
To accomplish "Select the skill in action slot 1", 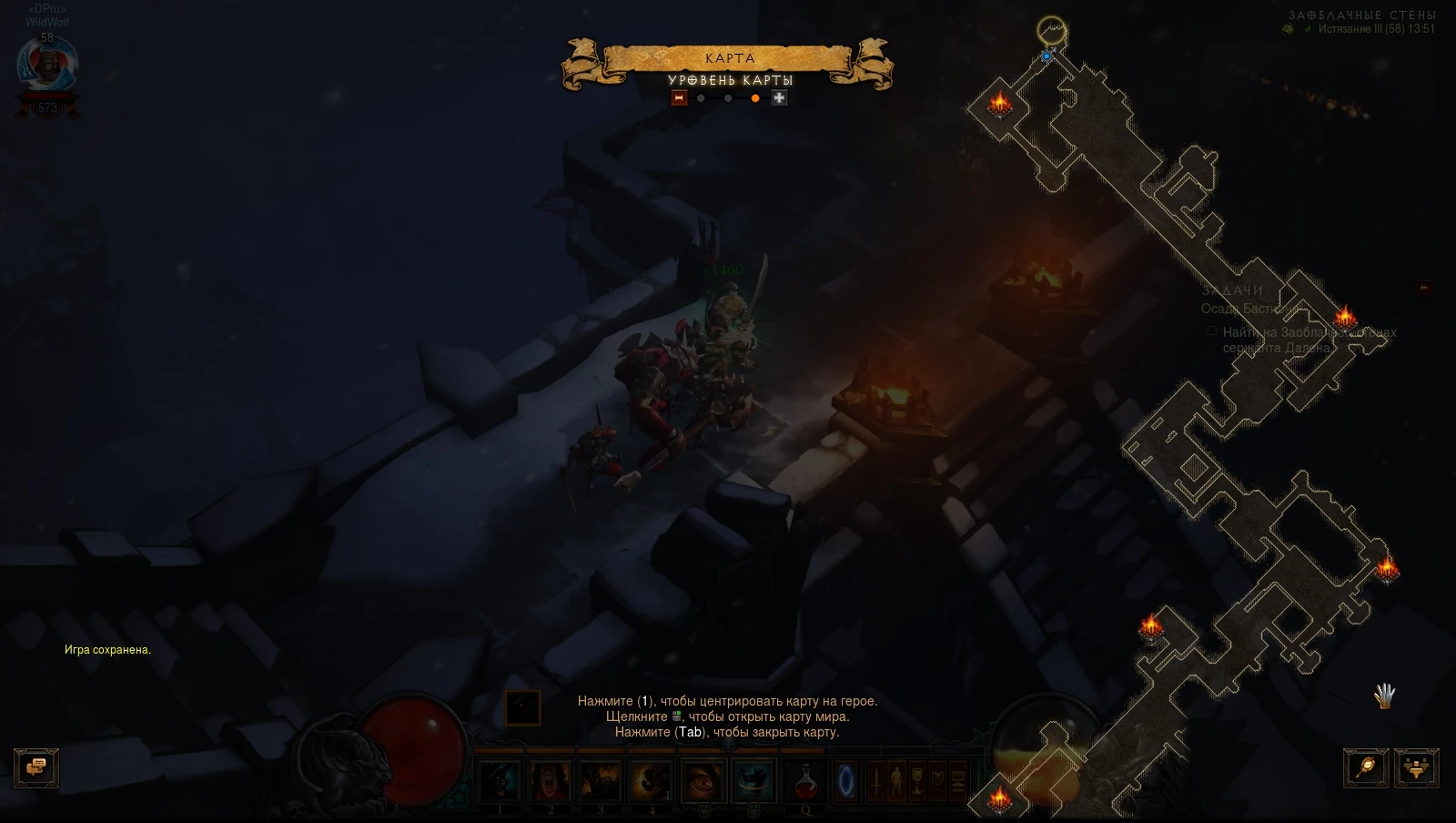I will click(x=500, y=781).
